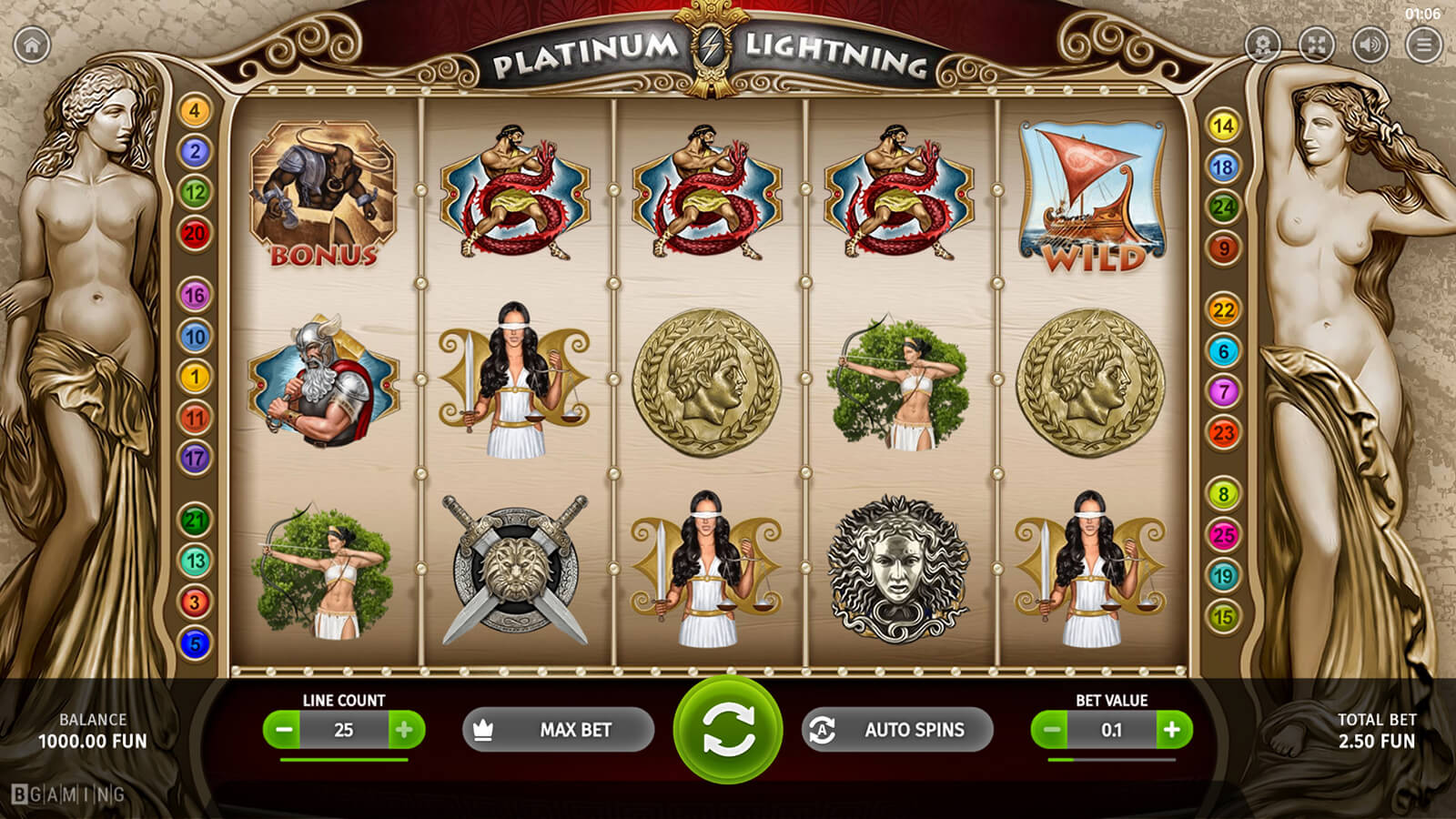
Task: Show payline number 15
Action: 1223,617
